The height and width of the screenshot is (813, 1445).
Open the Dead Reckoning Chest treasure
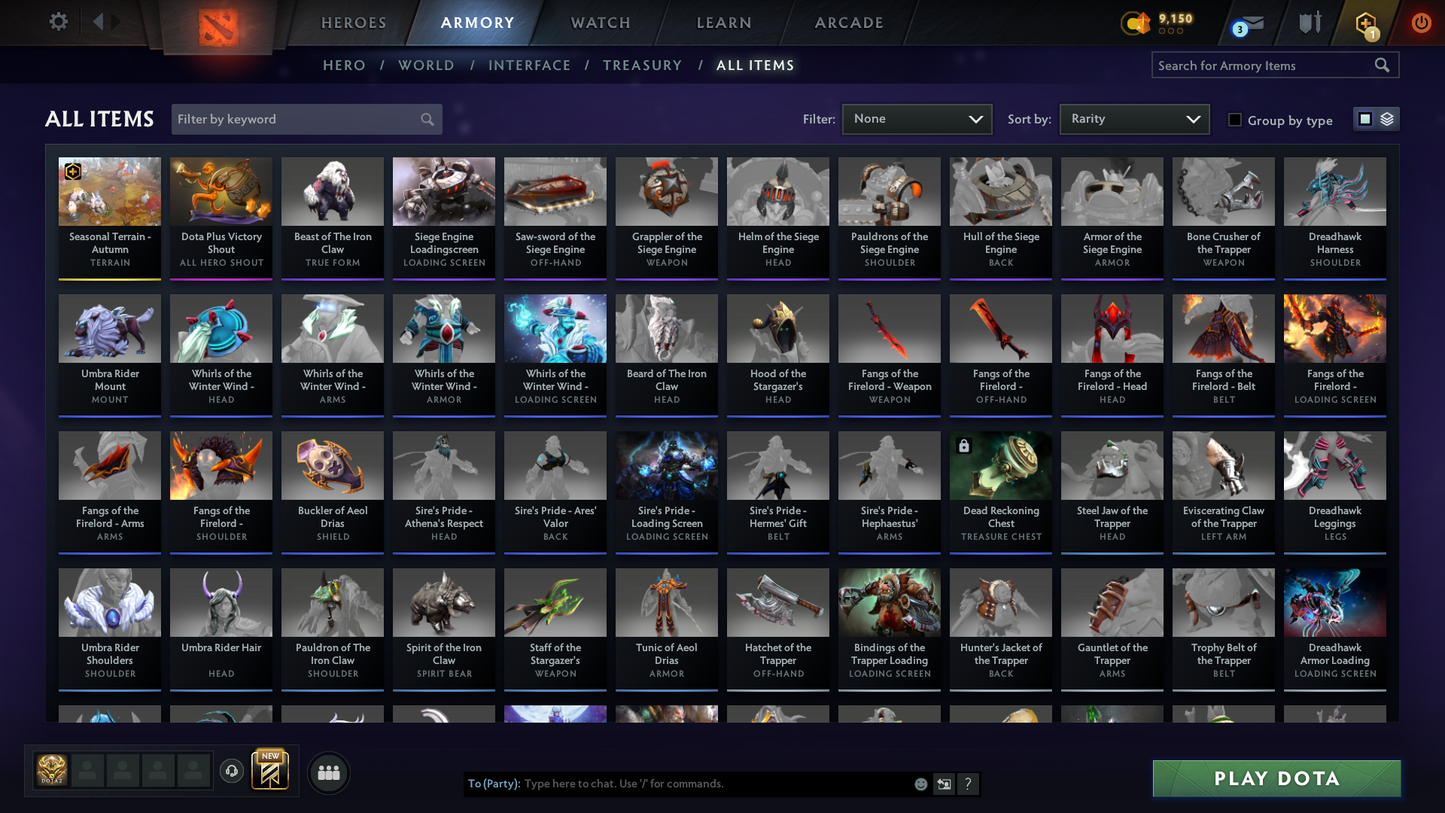pos(1000,490)
